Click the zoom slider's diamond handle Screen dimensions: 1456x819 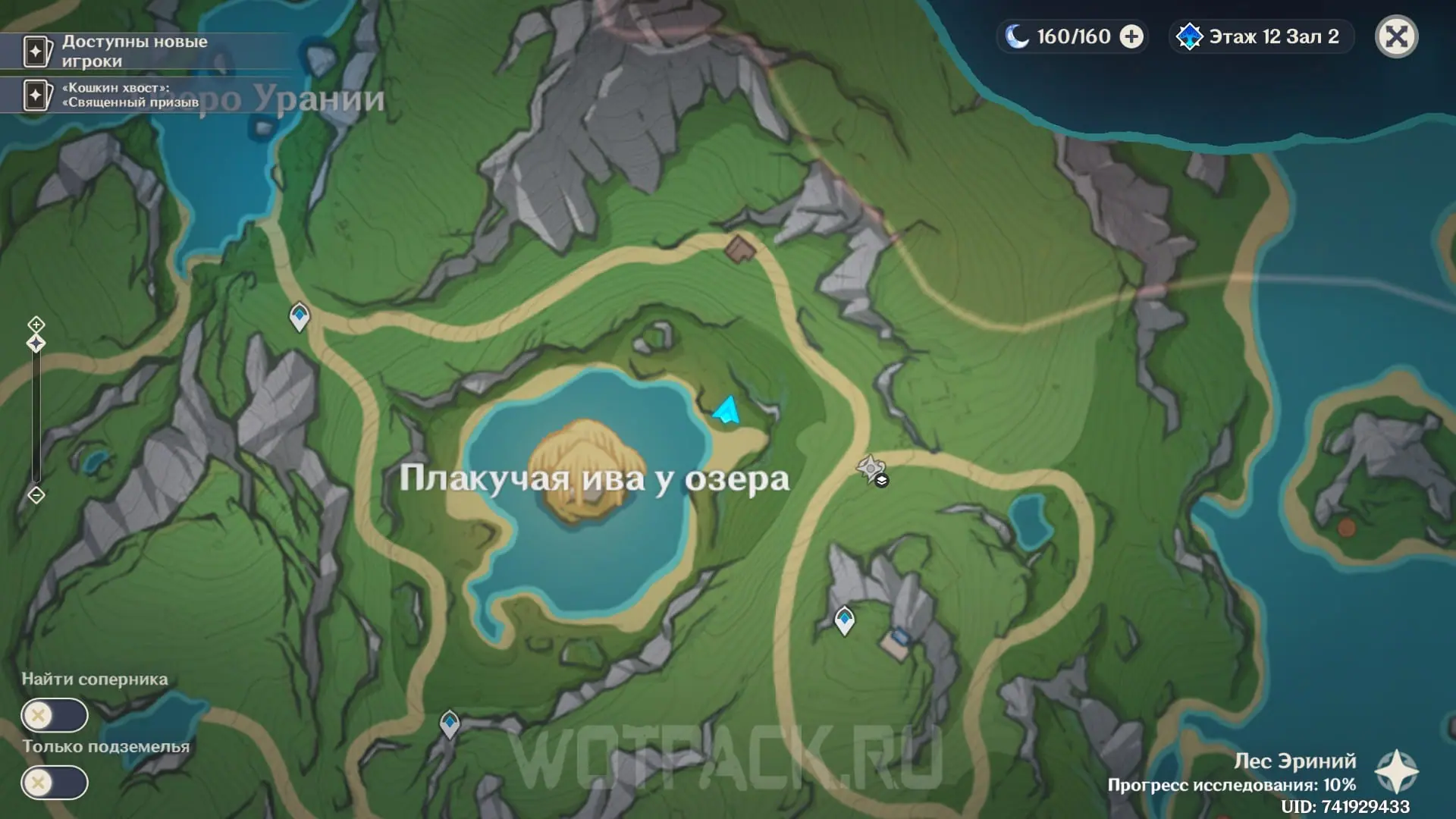[36, 344]
